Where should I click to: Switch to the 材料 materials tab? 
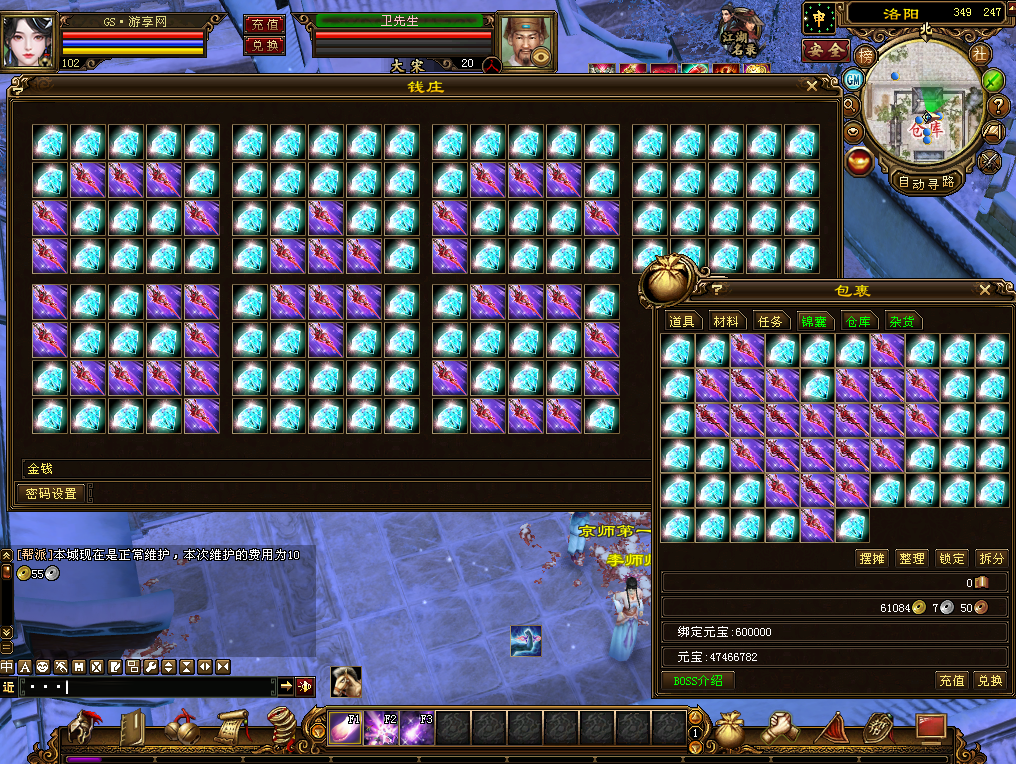pyautogui.click(x=726, y=321)
